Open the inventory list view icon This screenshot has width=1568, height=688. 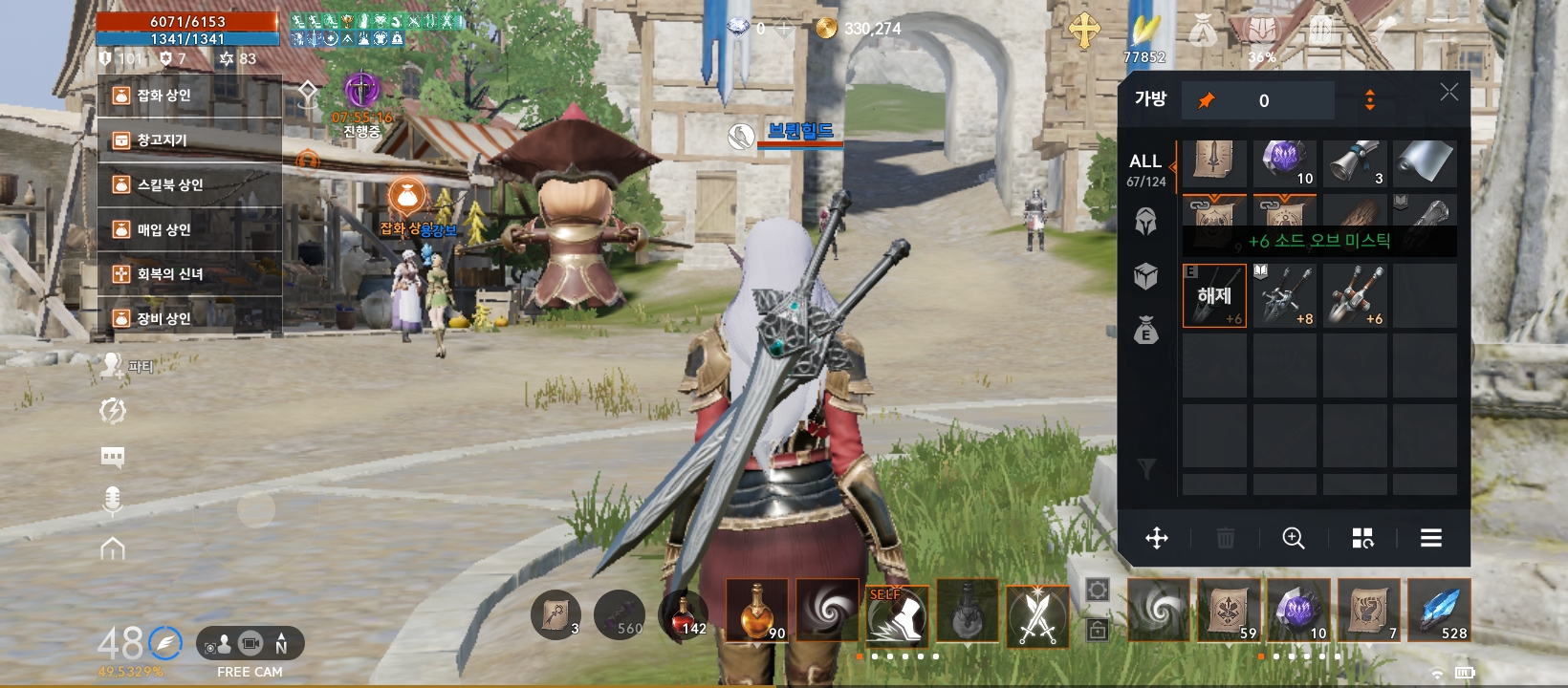pos(1430,538)
